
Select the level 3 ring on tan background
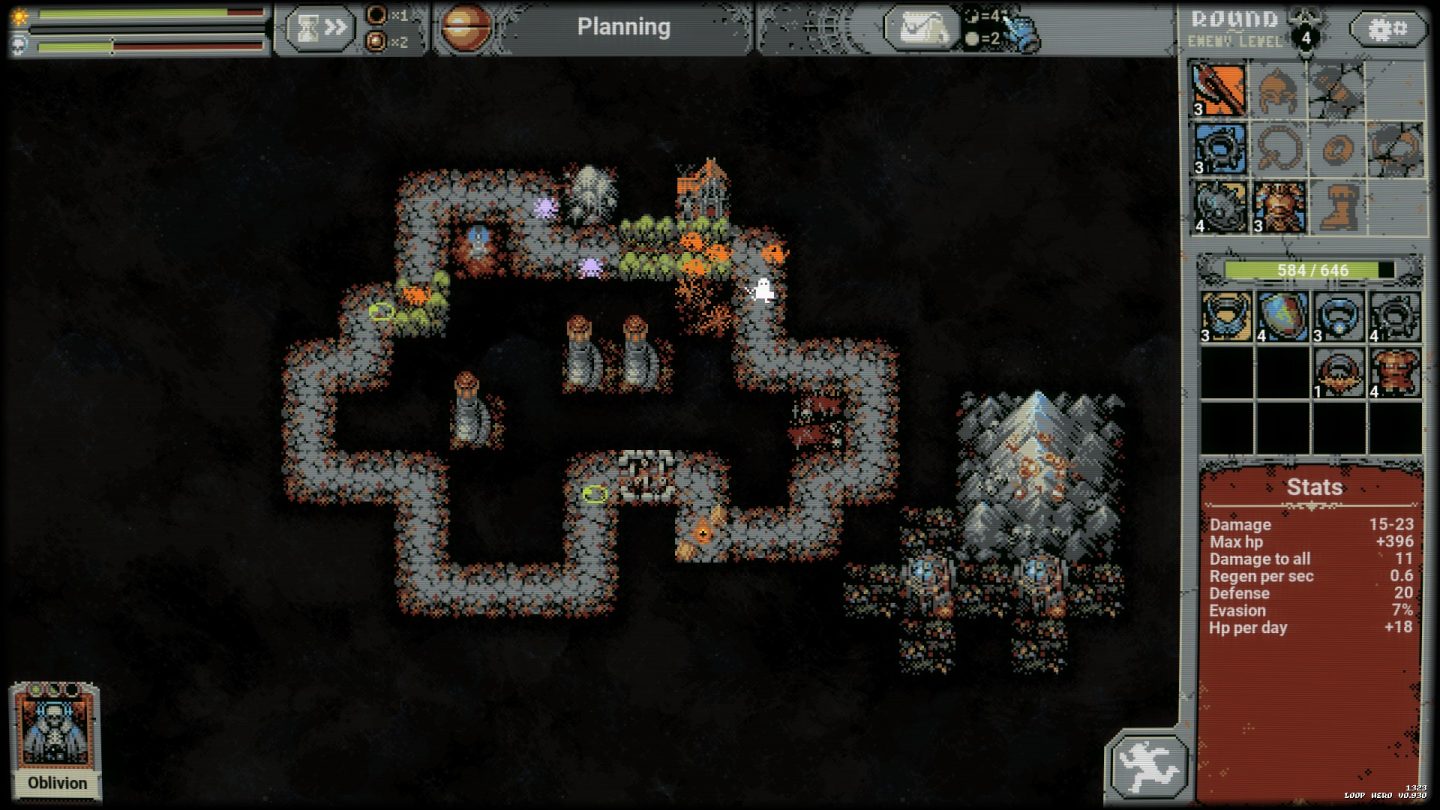1226,316
